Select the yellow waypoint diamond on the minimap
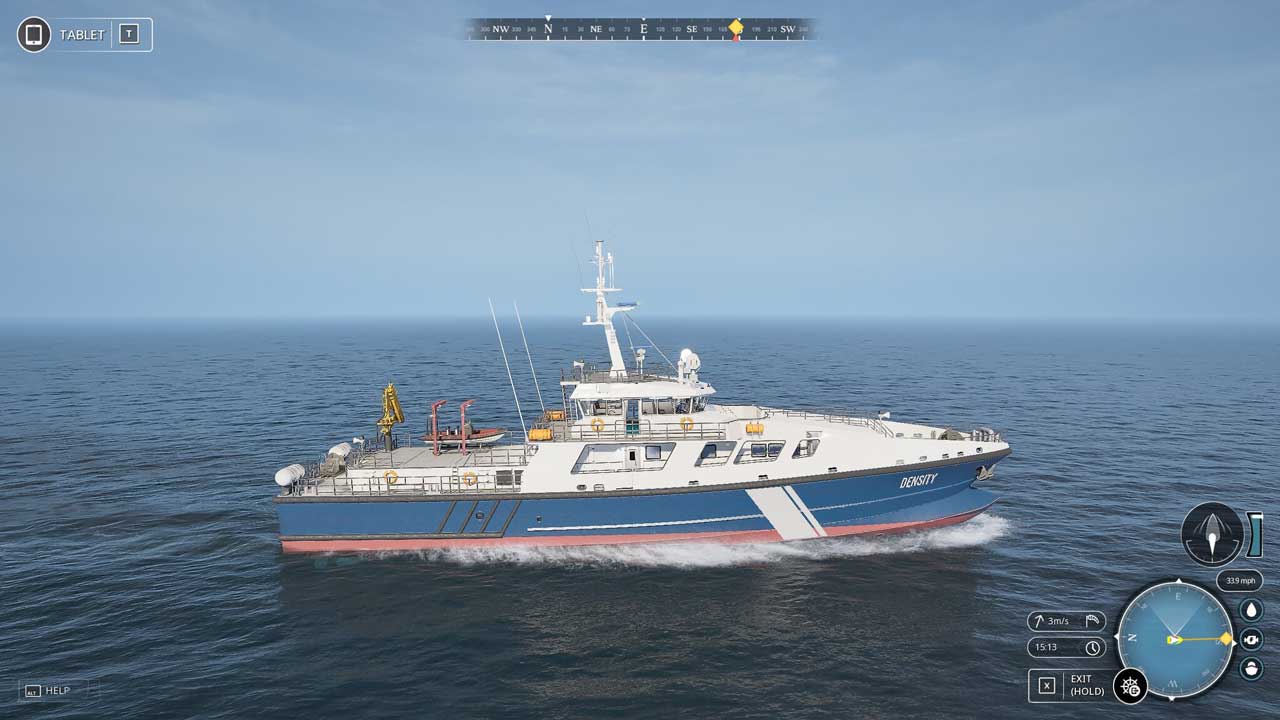This screenshot has width=1280, height=720. (x=1226, y=638)
